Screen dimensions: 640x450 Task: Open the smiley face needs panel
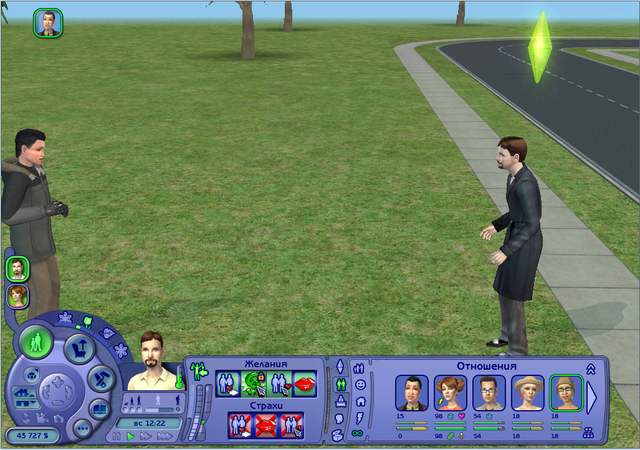[x=360, y=384]
